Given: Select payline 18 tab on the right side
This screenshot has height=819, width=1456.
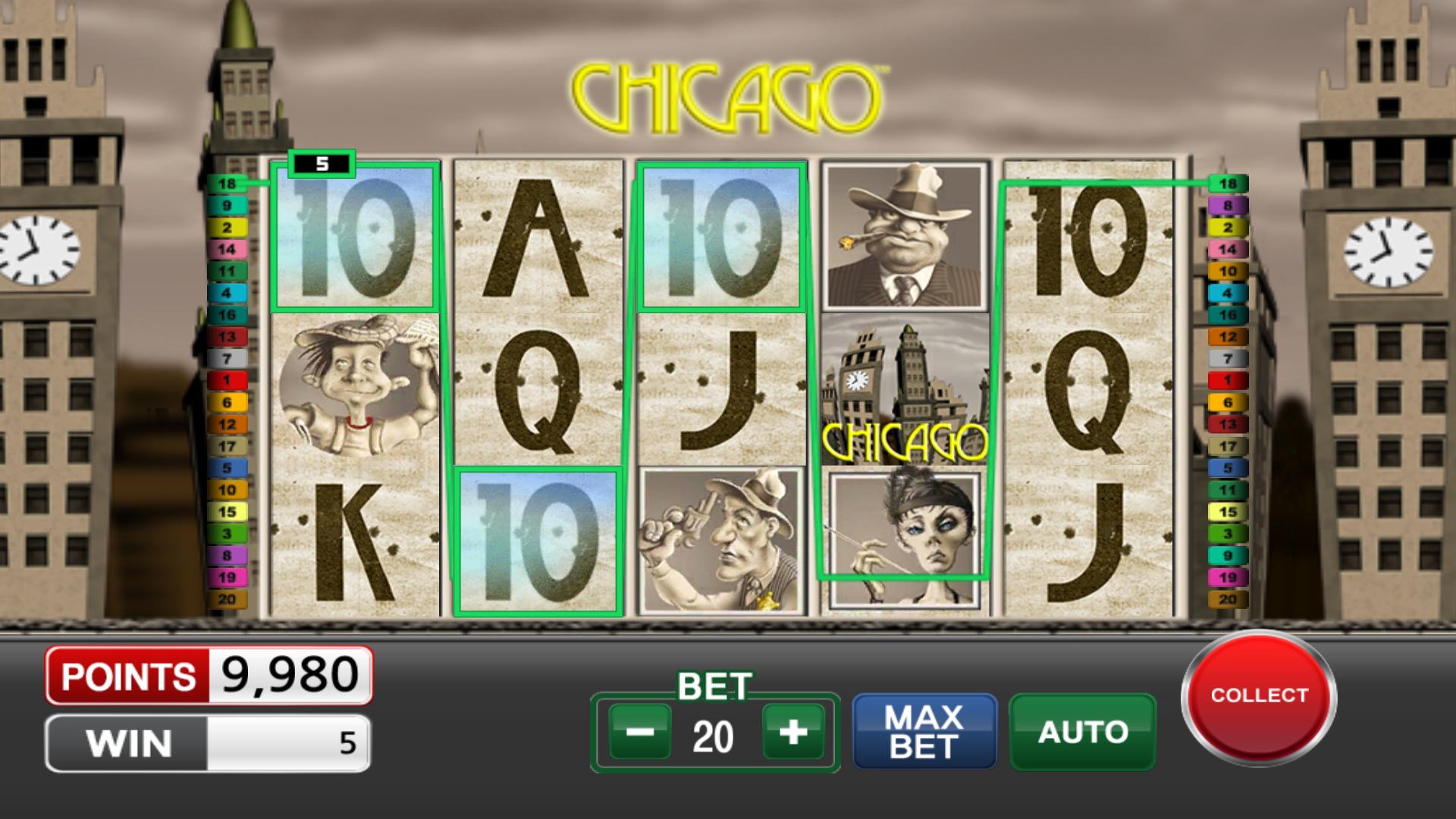Looking at the screenshot, I should (x=1228, y=183).
